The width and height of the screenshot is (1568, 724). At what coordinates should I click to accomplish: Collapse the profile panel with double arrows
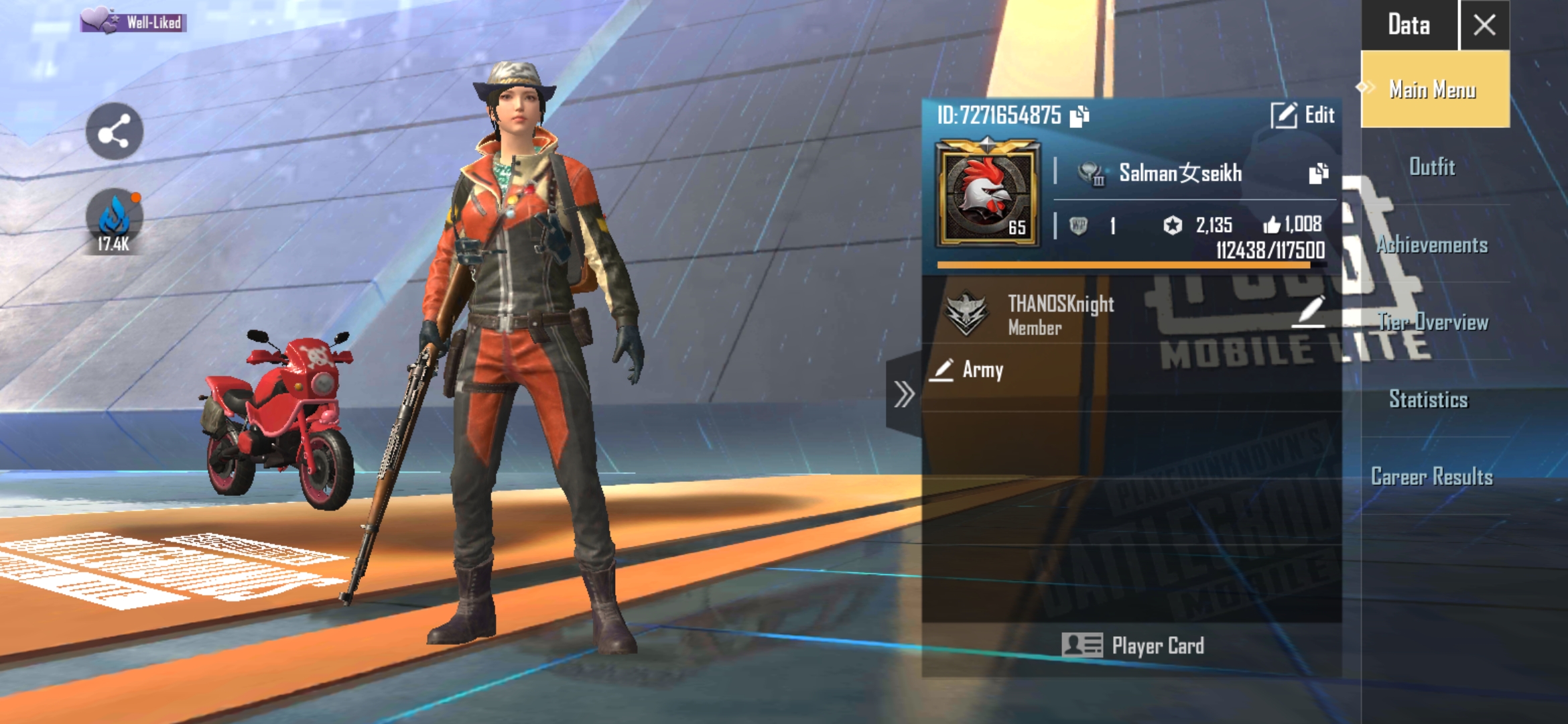coord(904,394)
